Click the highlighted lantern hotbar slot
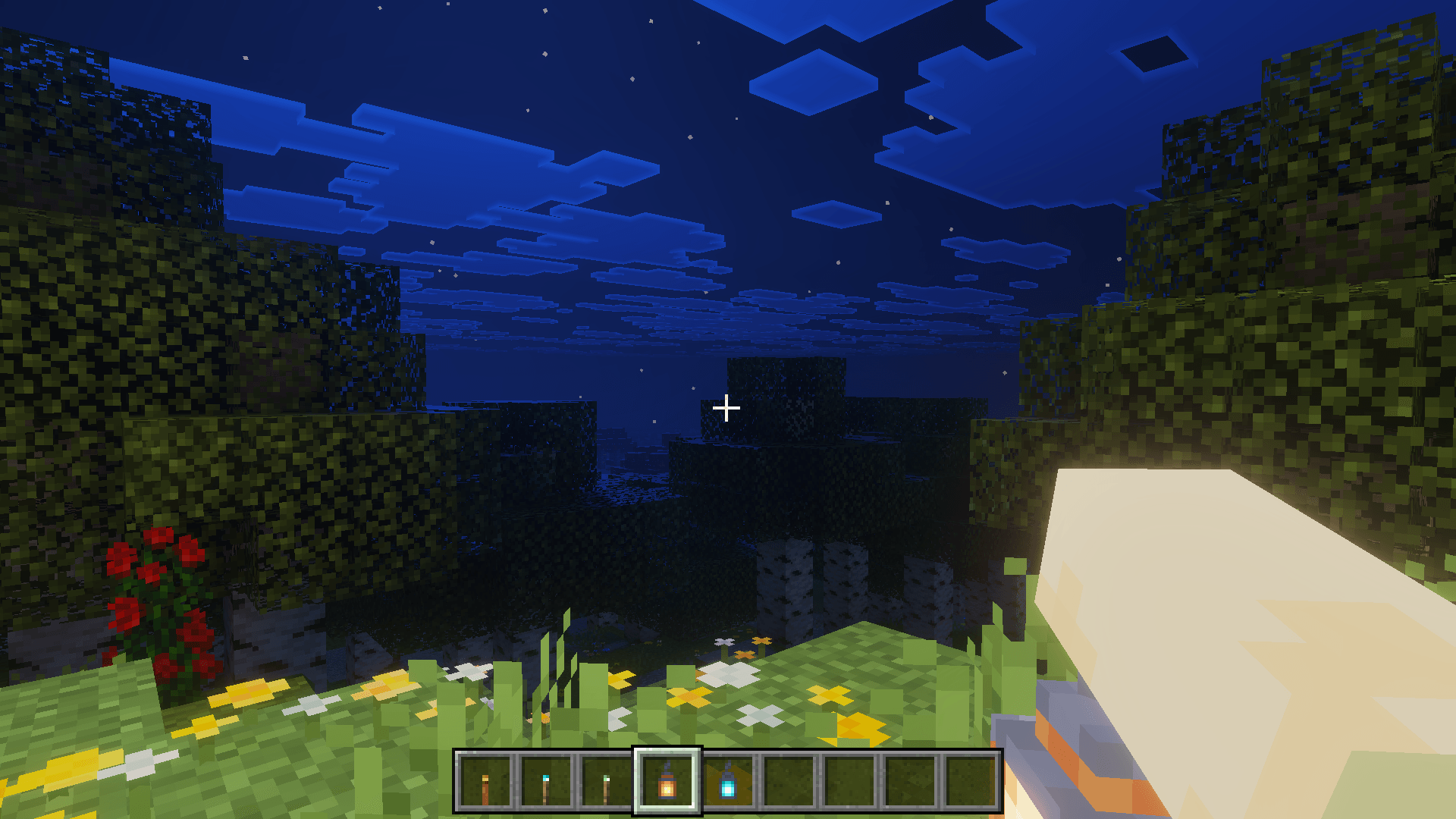1456x819 pixels. click(x=666, y=786)
